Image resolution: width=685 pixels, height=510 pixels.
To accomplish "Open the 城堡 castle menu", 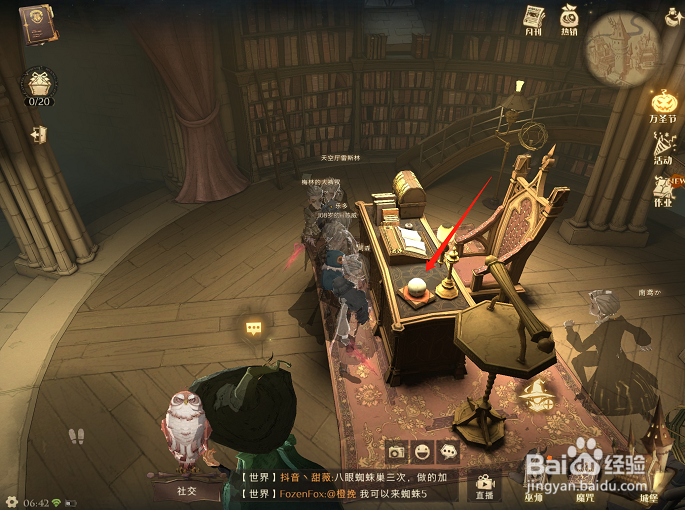I will [650, 485].
